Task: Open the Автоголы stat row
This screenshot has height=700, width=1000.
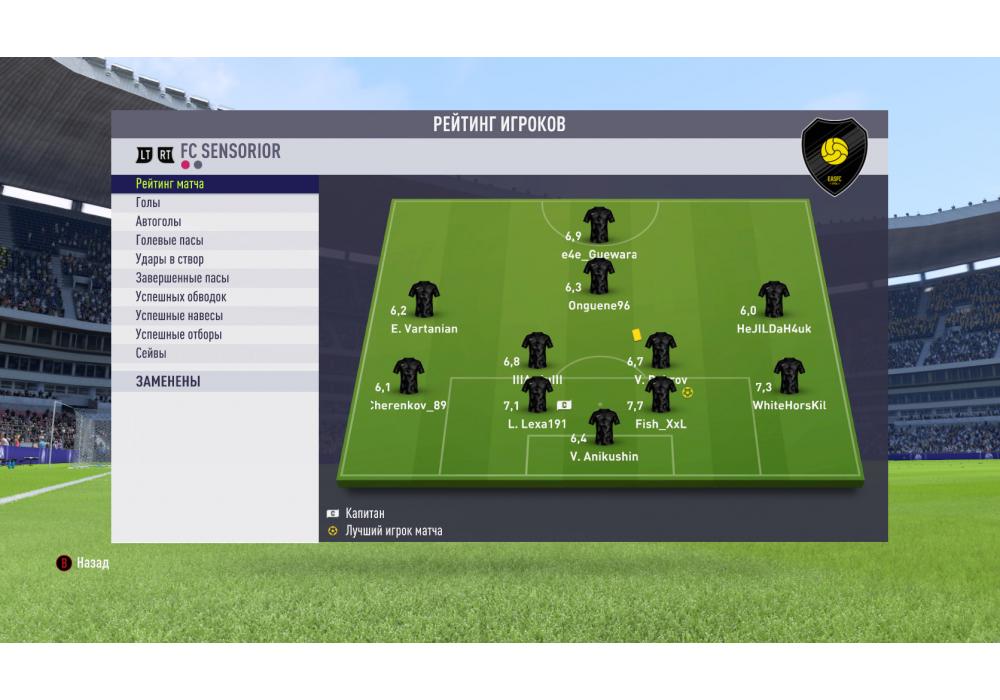Action: pos(215,222)
